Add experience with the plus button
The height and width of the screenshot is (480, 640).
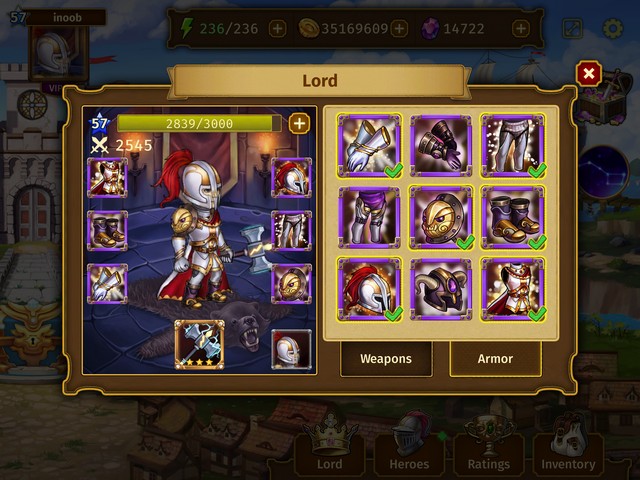pos(298,123)
